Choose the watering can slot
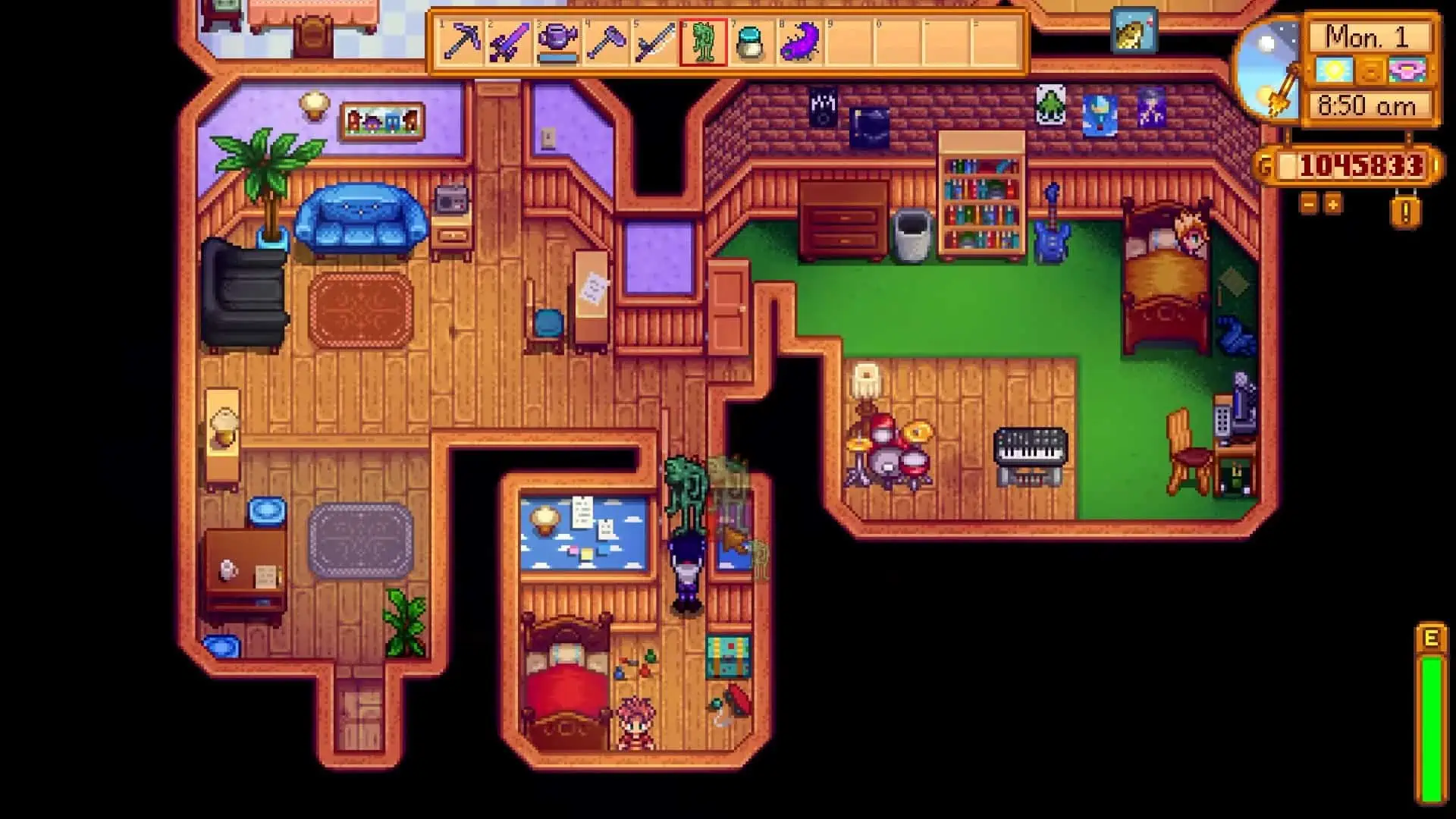The image size is (1456, 819). pos(557,42)
